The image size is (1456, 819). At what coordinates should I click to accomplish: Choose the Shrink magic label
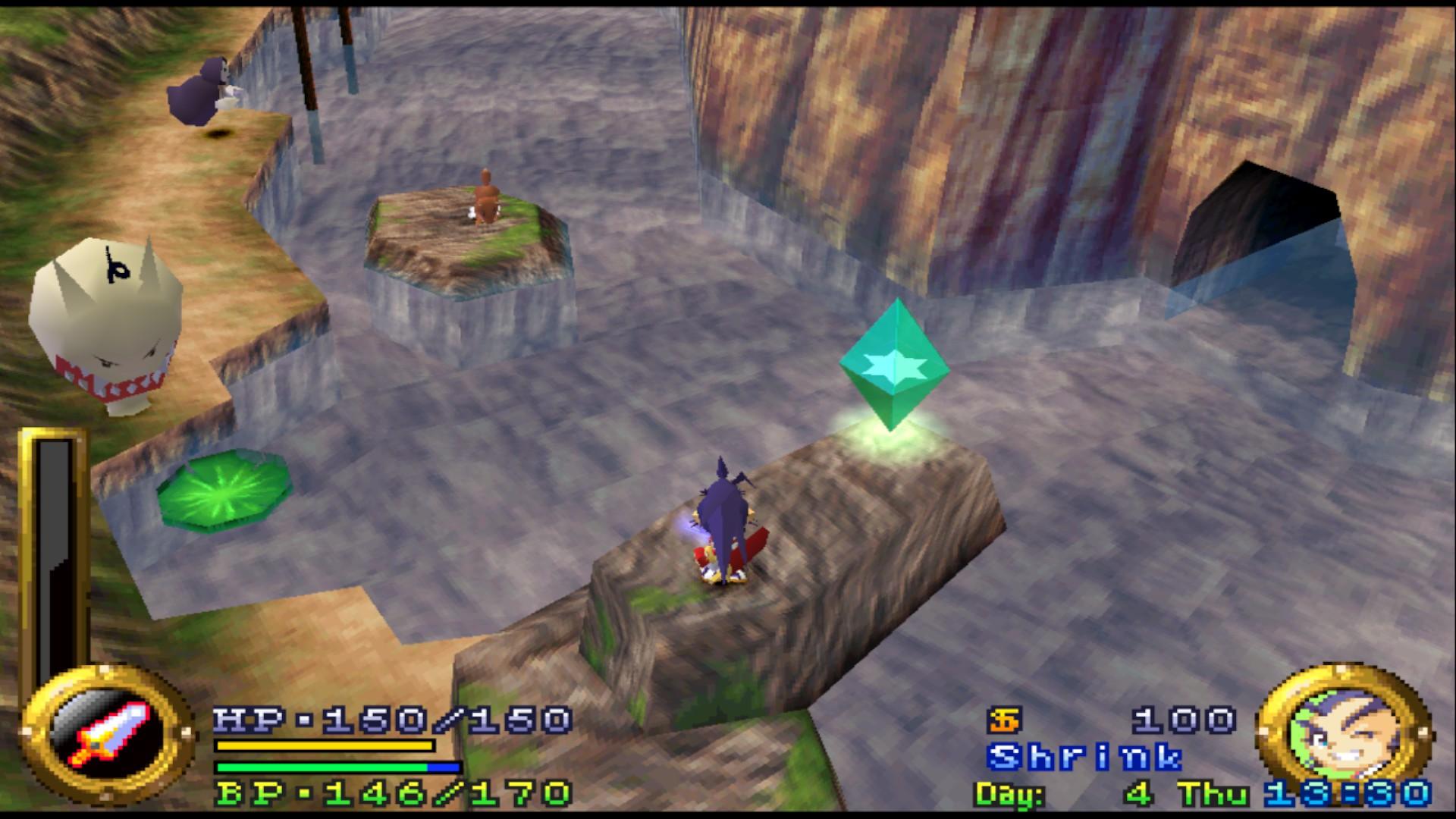pos(1084,757)
